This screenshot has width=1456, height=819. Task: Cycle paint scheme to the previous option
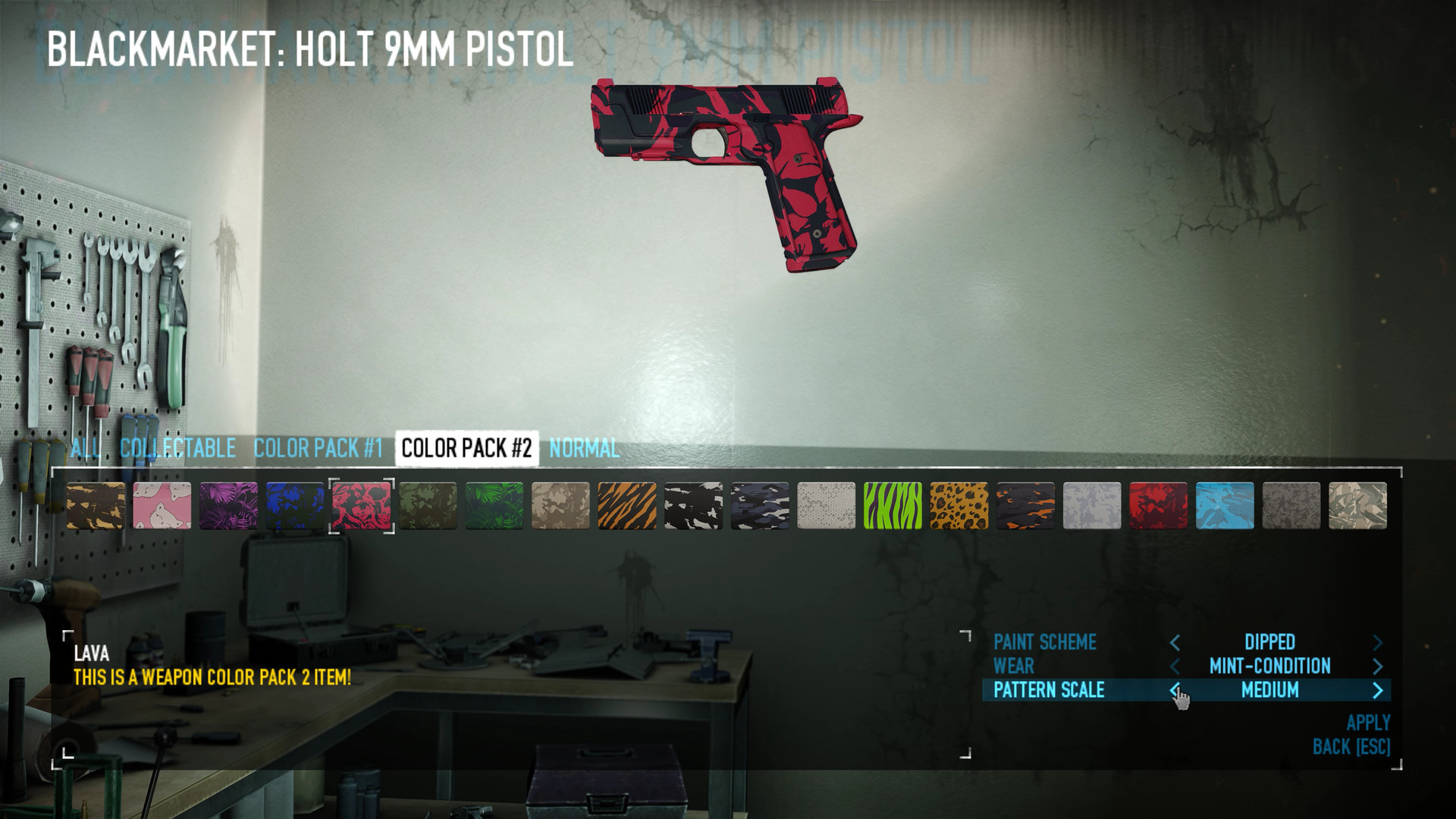coord(1175,643)
